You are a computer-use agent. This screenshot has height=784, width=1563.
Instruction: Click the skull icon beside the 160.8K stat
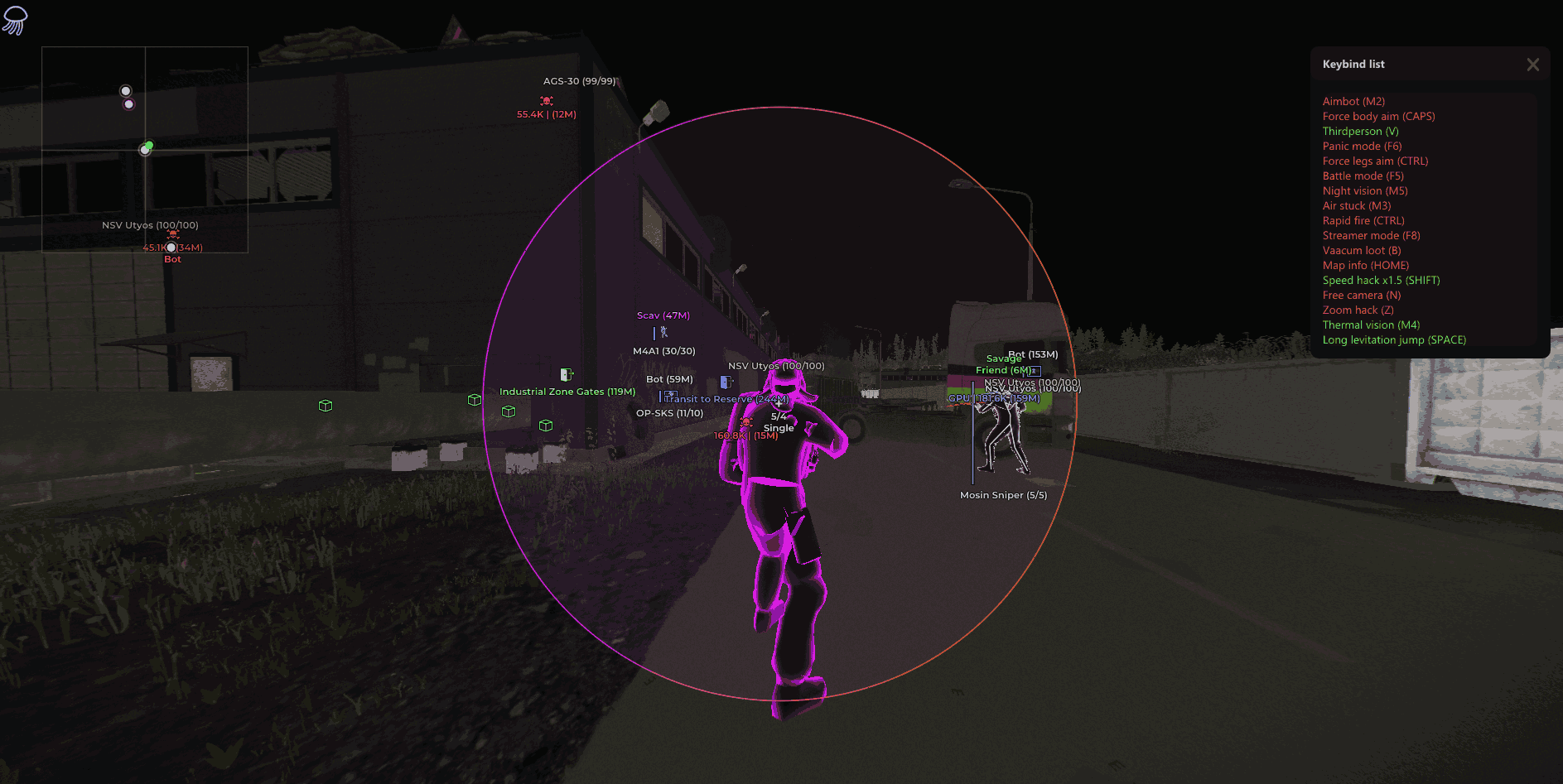746,424
